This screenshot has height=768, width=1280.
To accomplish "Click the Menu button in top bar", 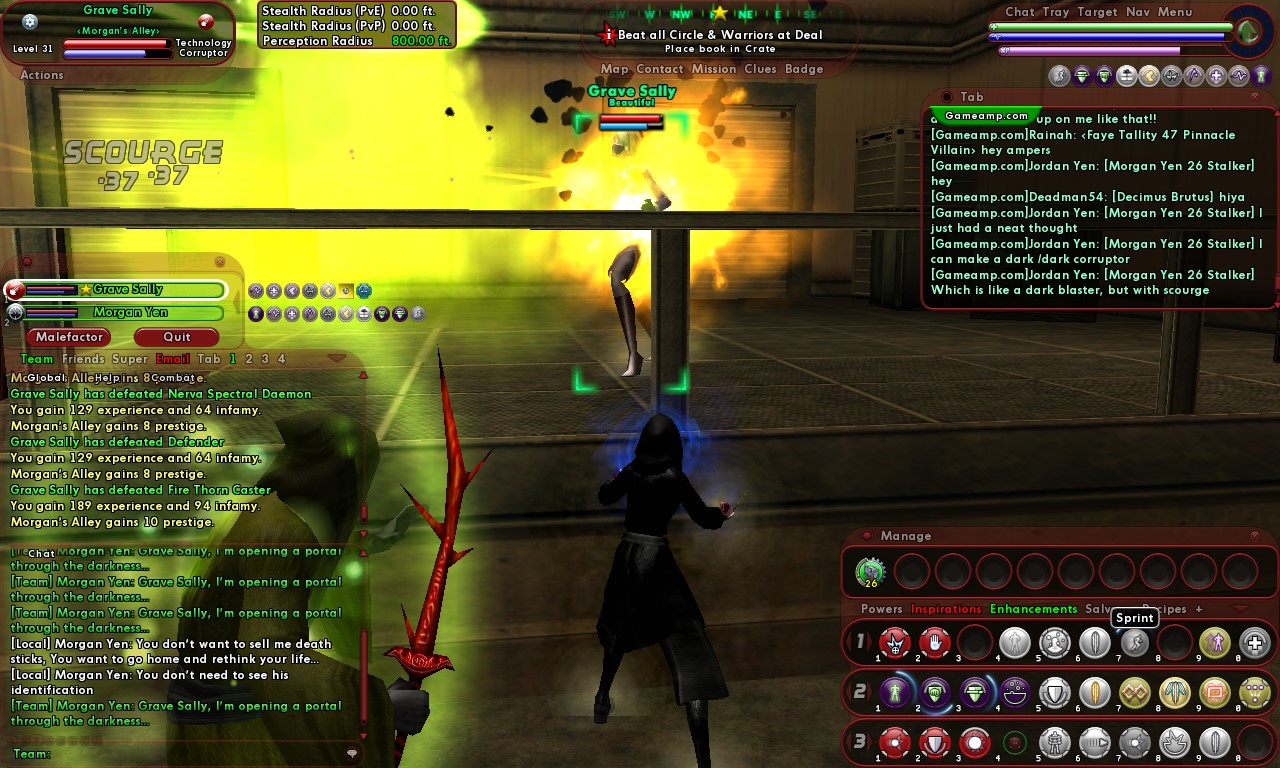I will (1175, 12).
